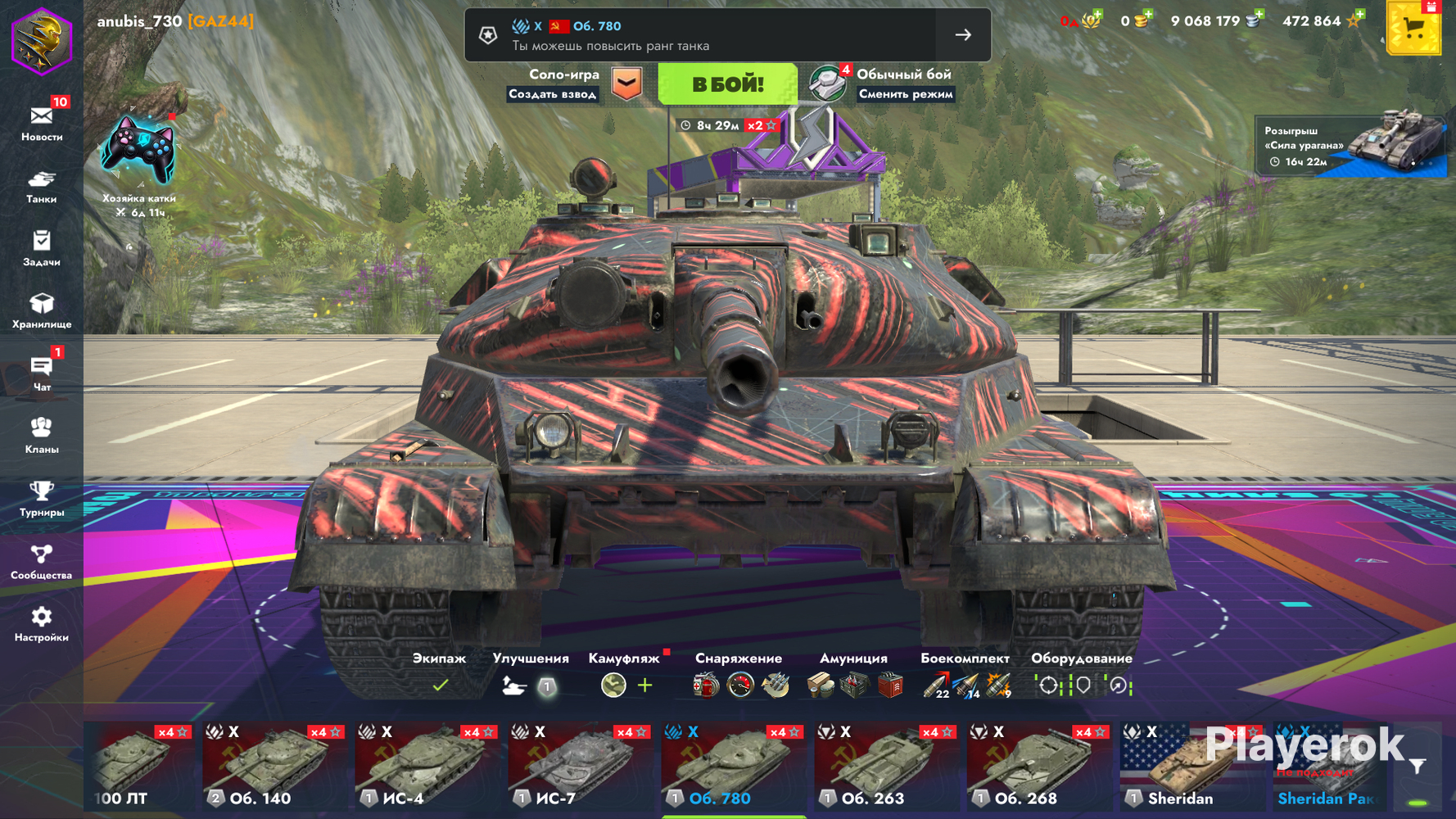
Task: Add camouflage with the green plus
Action: coord(645,685)
